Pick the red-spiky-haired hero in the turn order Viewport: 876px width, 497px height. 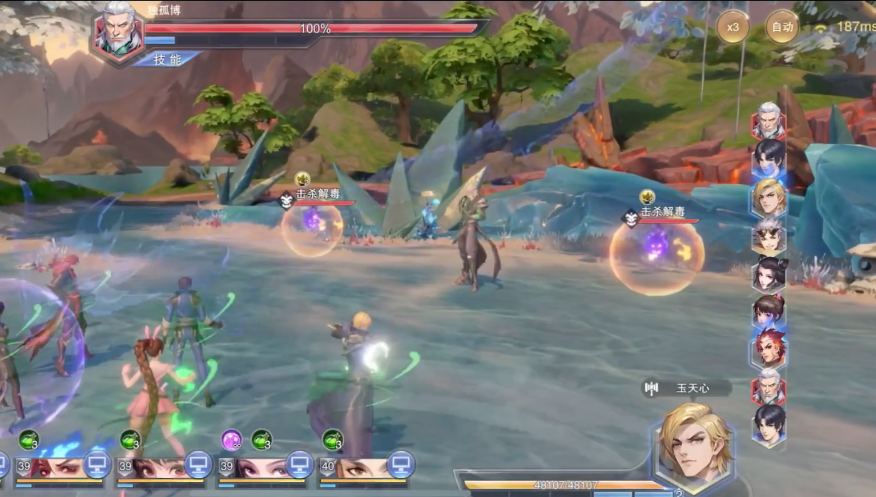(769, 349)
